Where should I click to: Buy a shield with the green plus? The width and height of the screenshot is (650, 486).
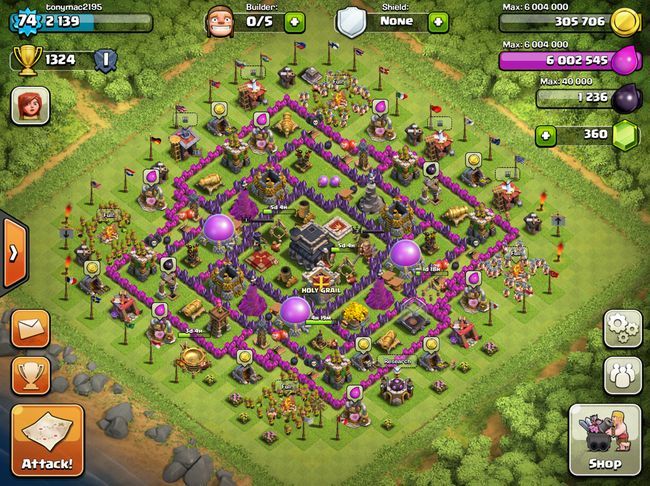coord(437,20)
